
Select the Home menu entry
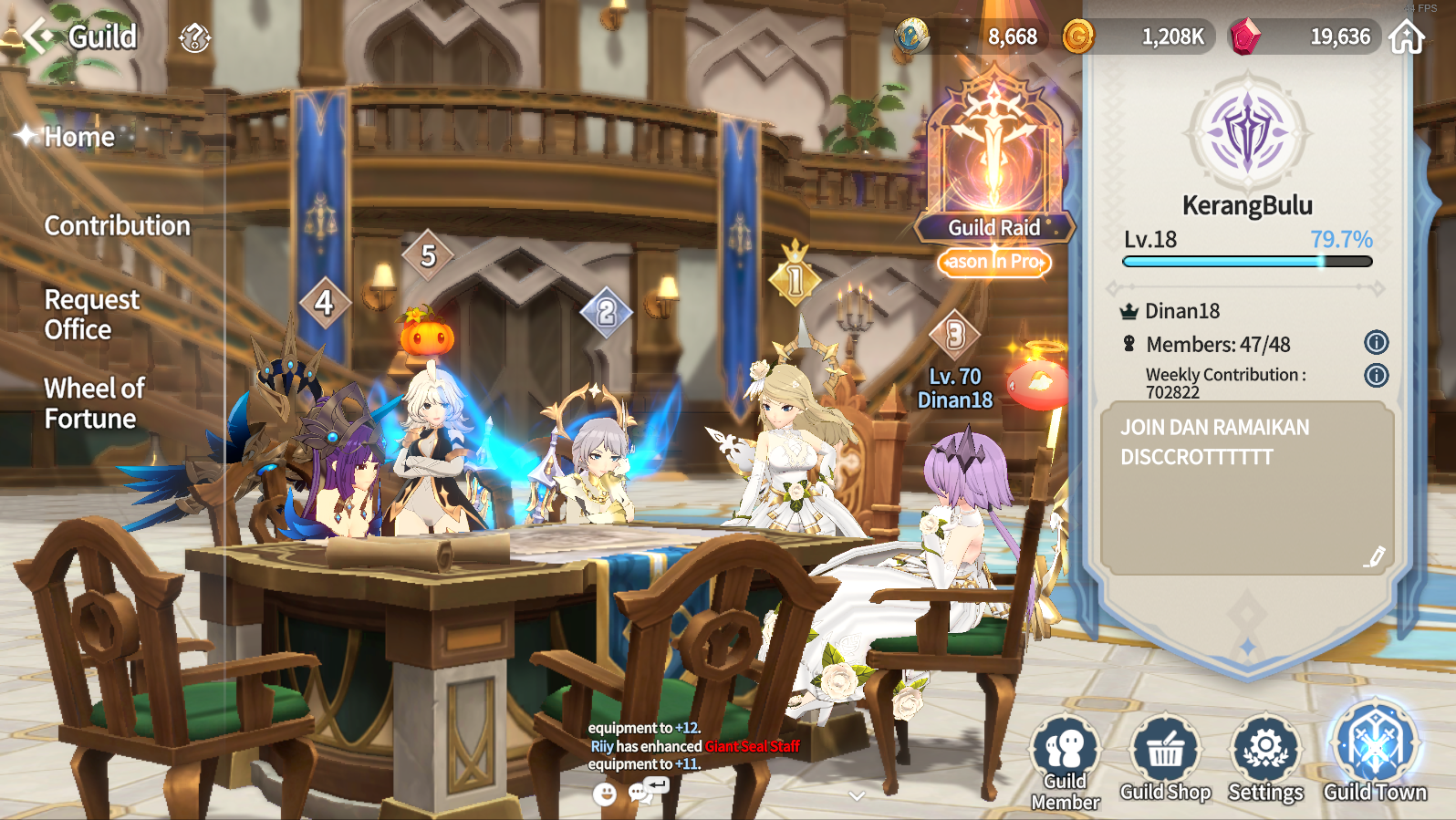pos(79,137)
